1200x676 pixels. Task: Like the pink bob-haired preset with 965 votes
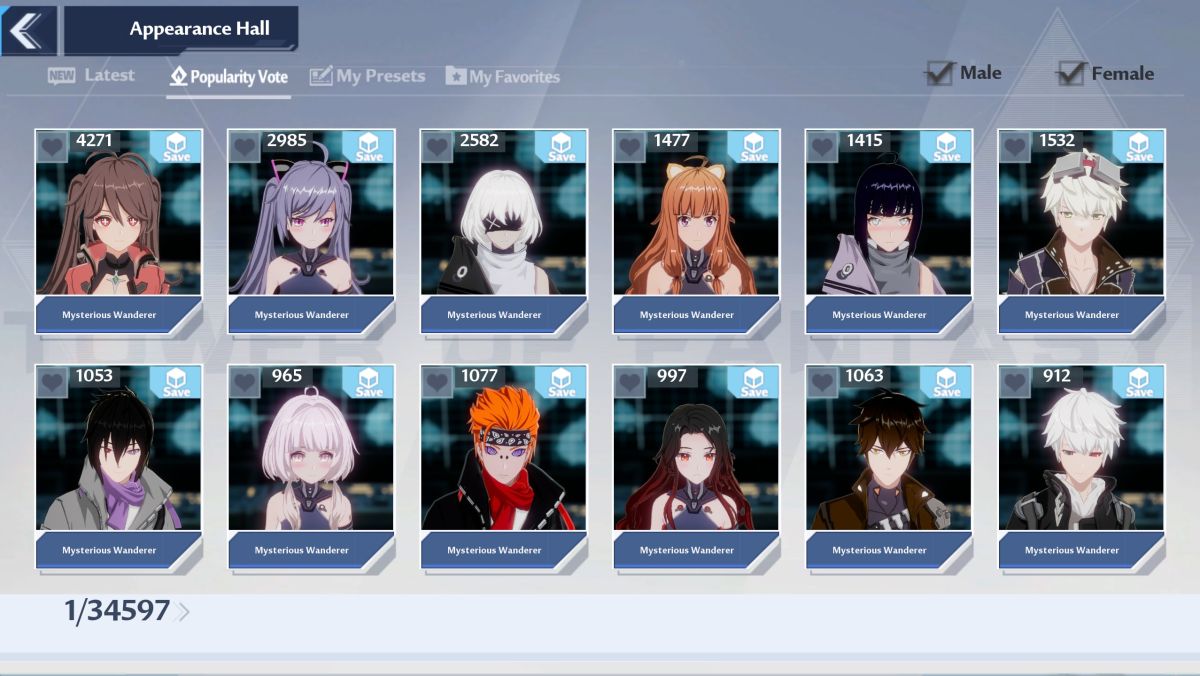(x=244, y=382)
